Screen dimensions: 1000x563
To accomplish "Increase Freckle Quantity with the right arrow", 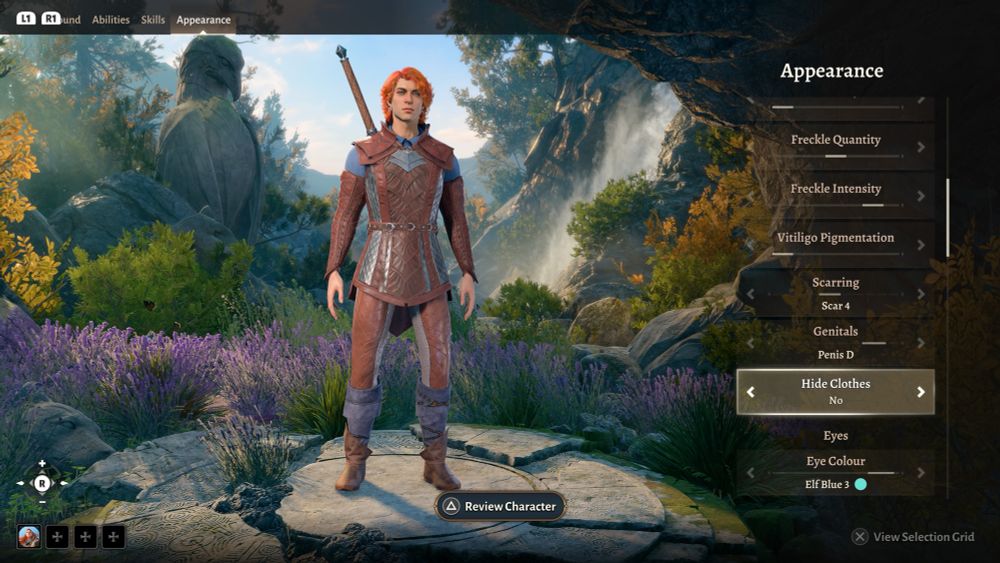I will tap(920, 147).
